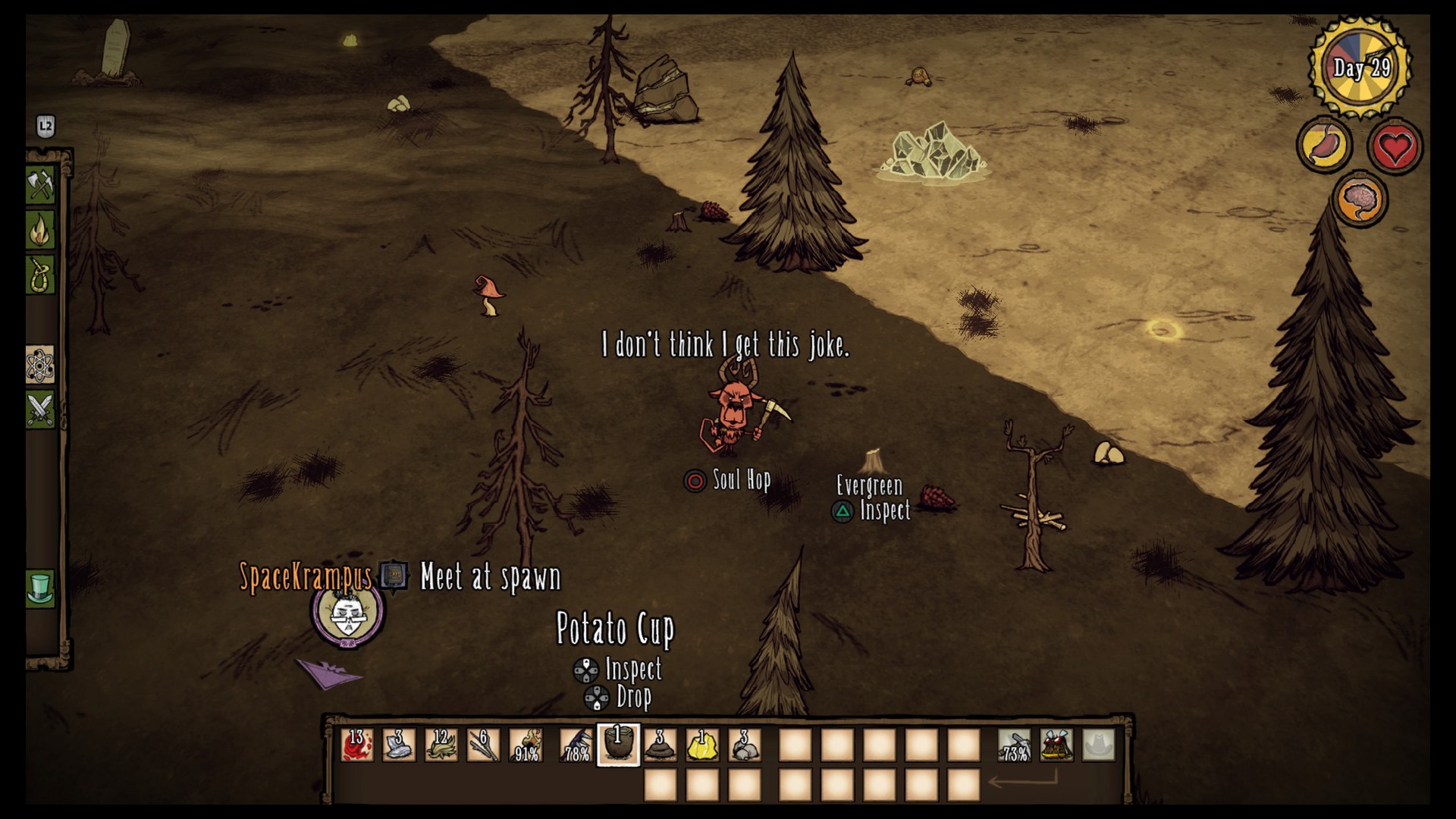Select the cut grass stack of 12
Image resolution: width=1456 pixels, height=819 pixels.
click(441, 745)
